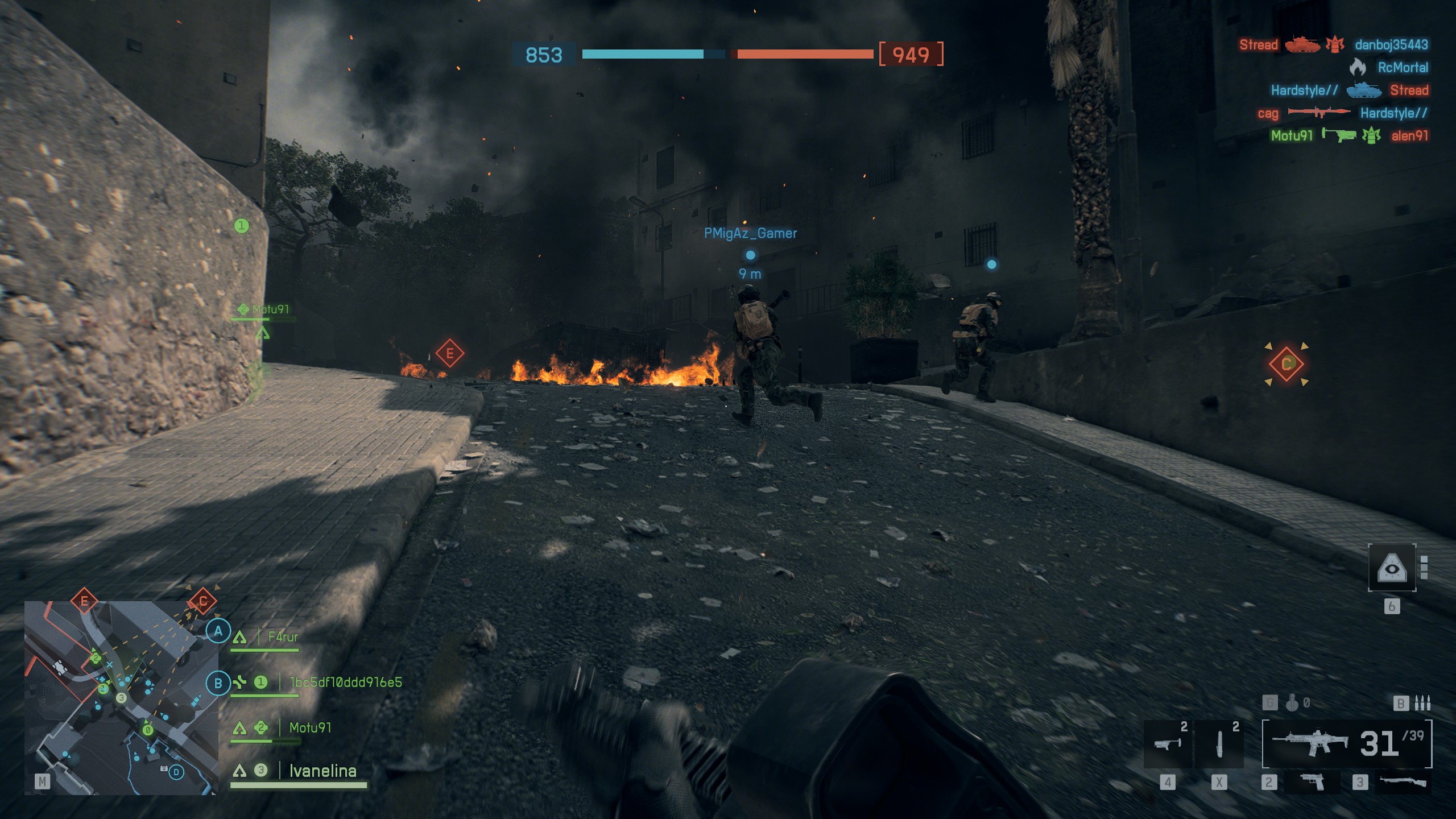The height and width of the screenshot is (819, 1456).
Task: Switch to the shotgun weapon slot
Action: tap(1402, 782)
